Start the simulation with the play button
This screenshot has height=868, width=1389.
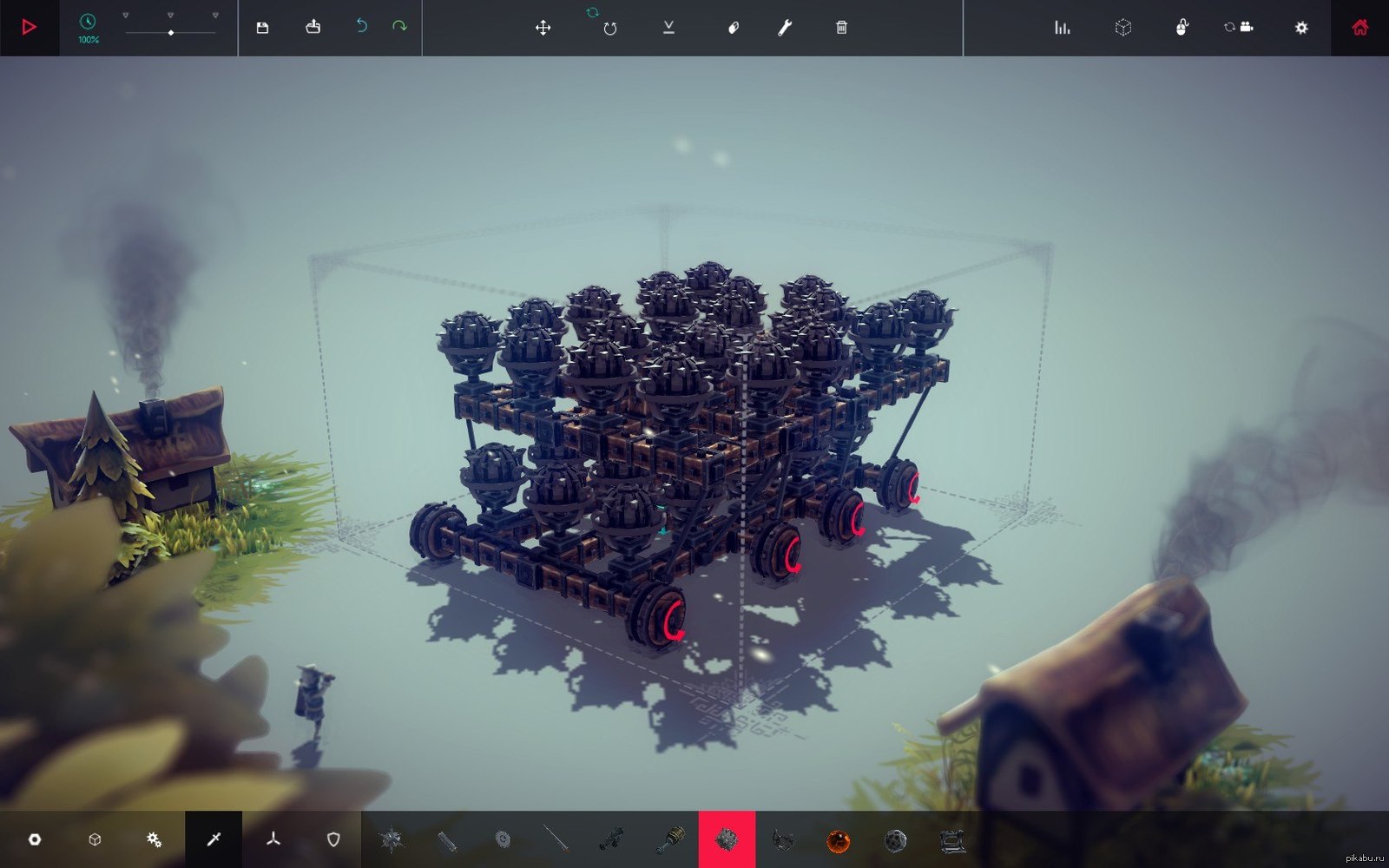click(x=29, y=28)
